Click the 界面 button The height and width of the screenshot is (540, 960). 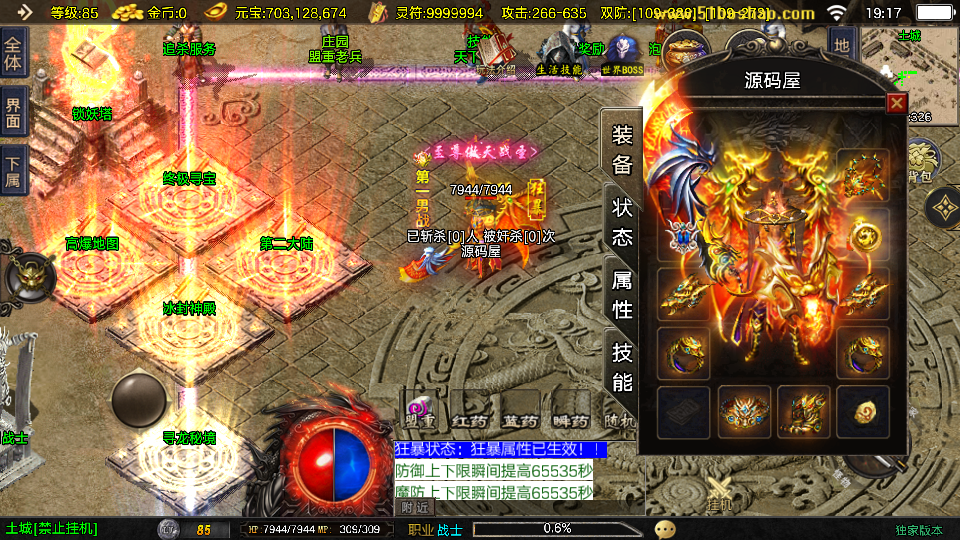(13, 112)
